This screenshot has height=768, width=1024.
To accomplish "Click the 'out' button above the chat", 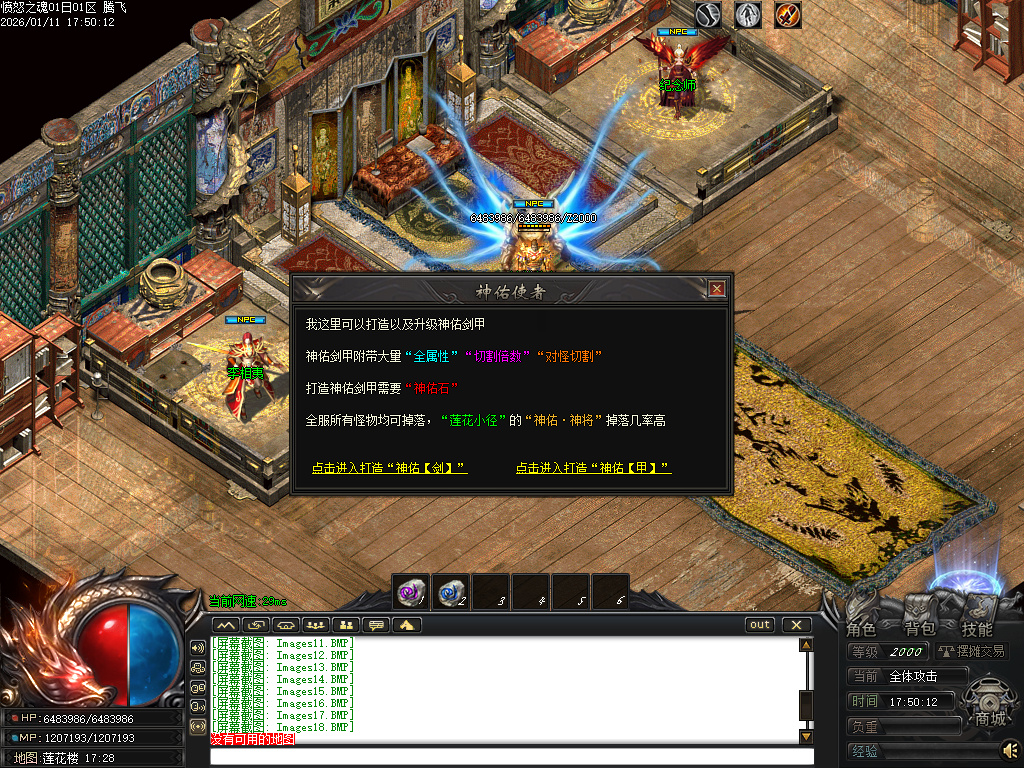I will (760, 625).
